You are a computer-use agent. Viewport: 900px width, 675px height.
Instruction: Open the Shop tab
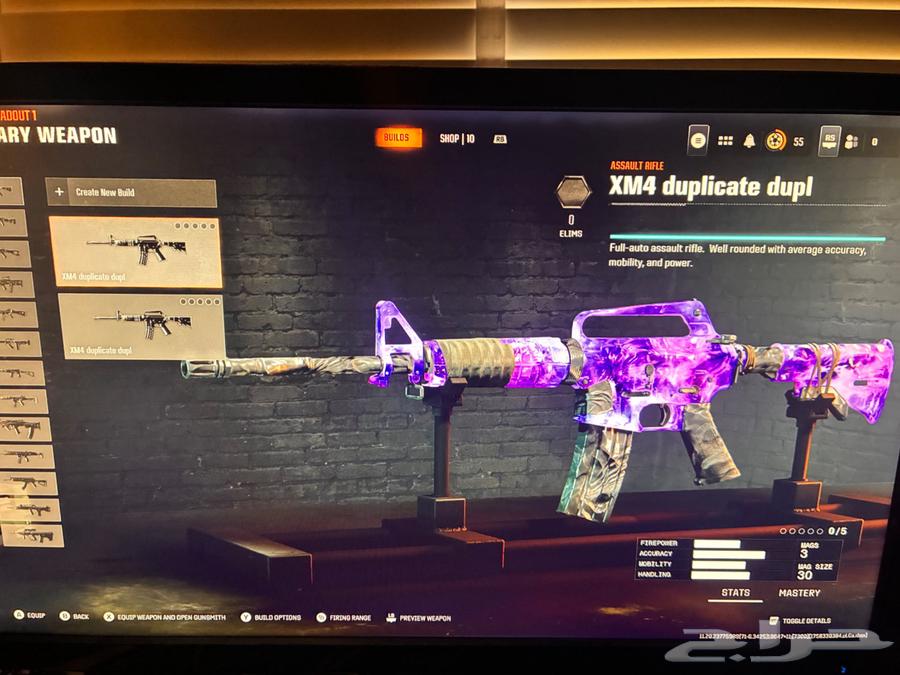[x=457, y=139]
